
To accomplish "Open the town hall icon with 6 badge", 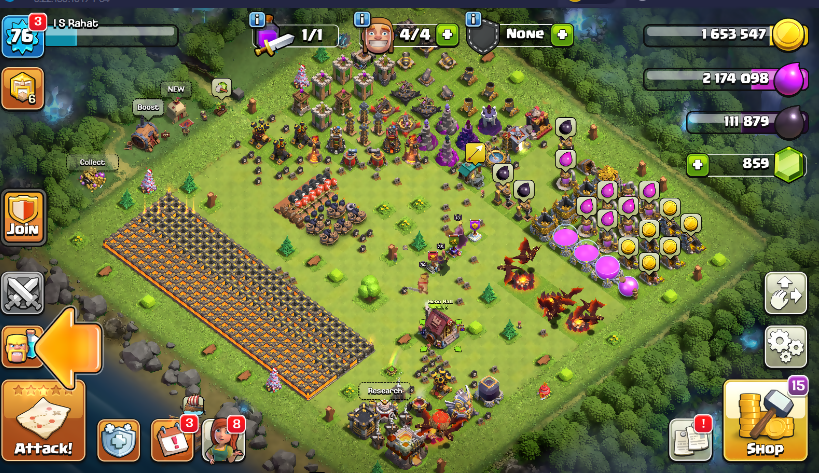I will coord(22,88).
